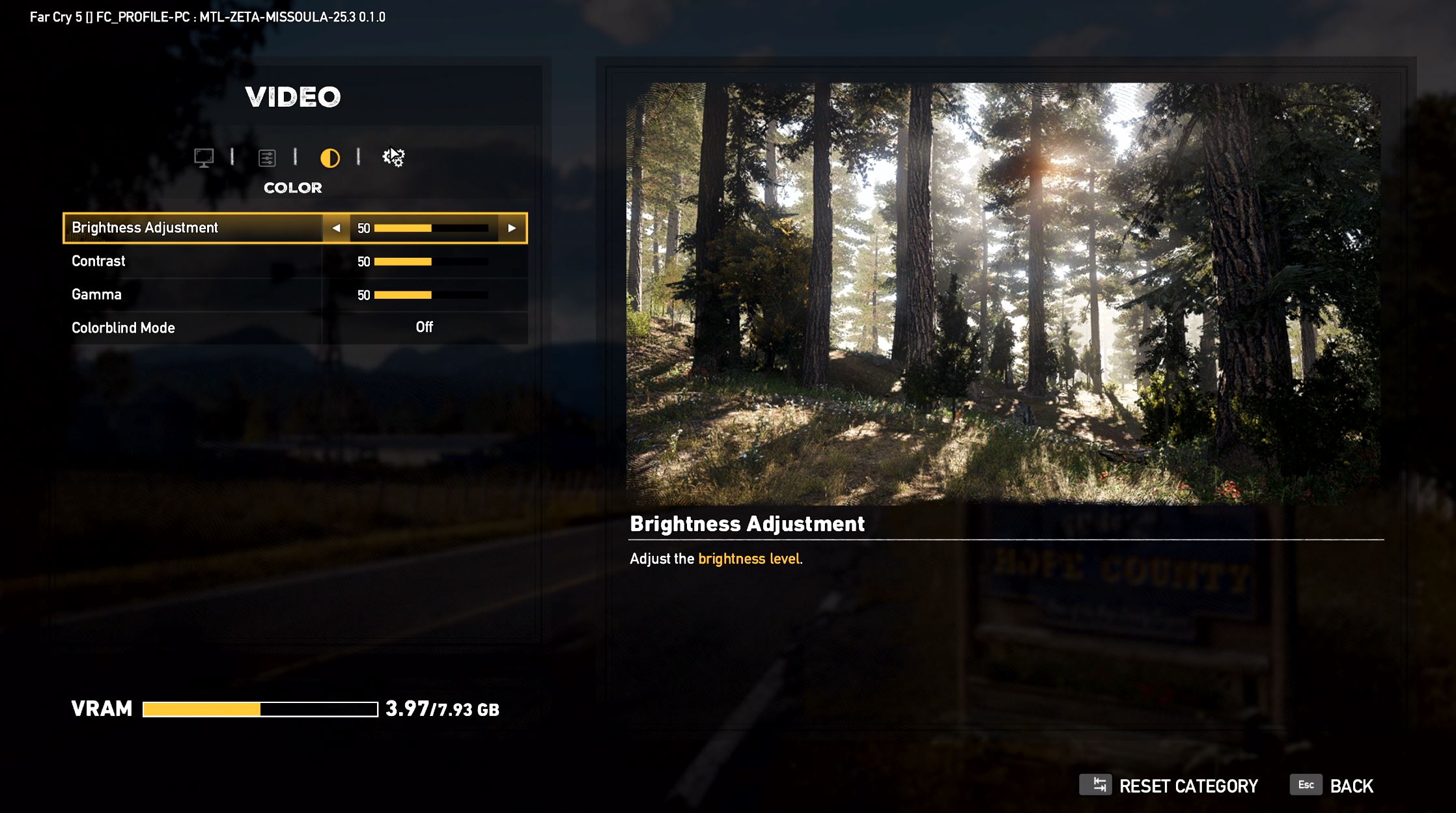1456x813 pixels.
Task: Toggle the highlighted Brightness Adjustment row
Action: (195, 228)
